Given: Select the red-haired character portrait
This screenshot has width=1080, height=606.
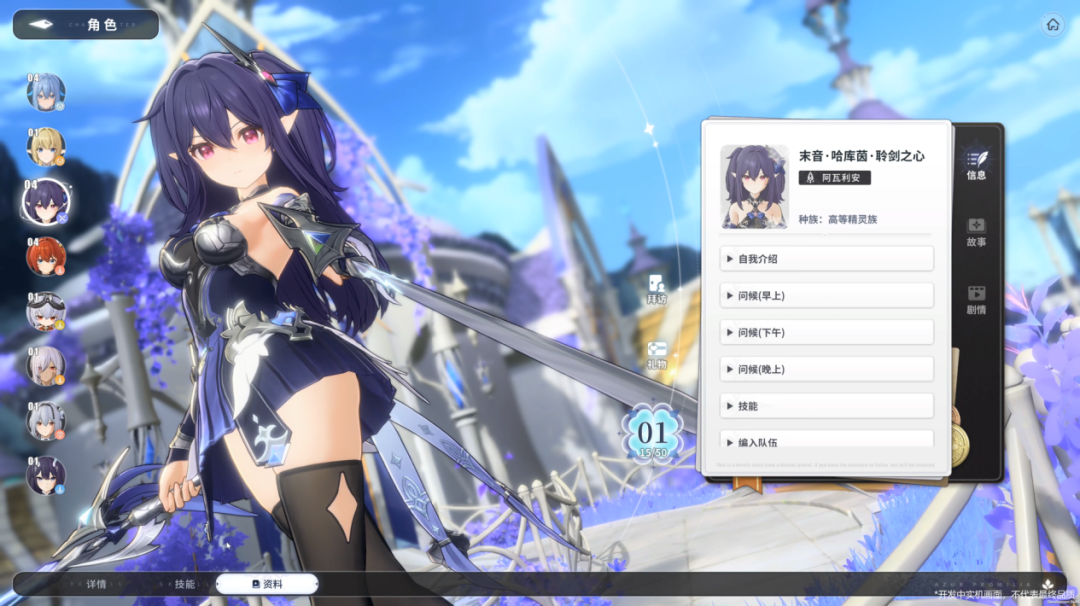Looking at the screenshot, I should pos(46,256).
